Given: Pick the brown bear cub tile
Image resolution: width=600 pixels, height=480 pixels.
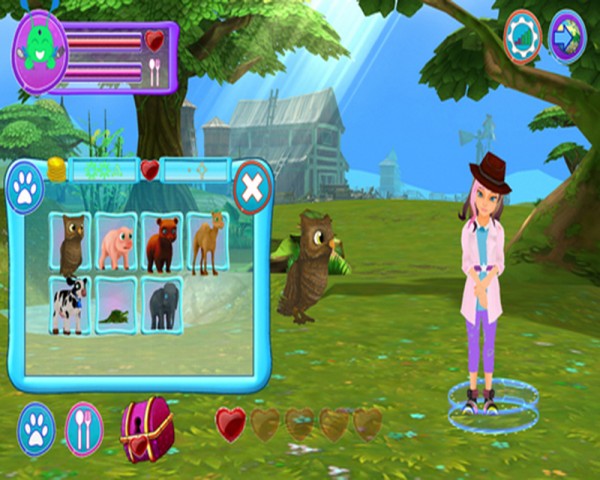Looking at the screenshot, I should click(x=161, y=243).
